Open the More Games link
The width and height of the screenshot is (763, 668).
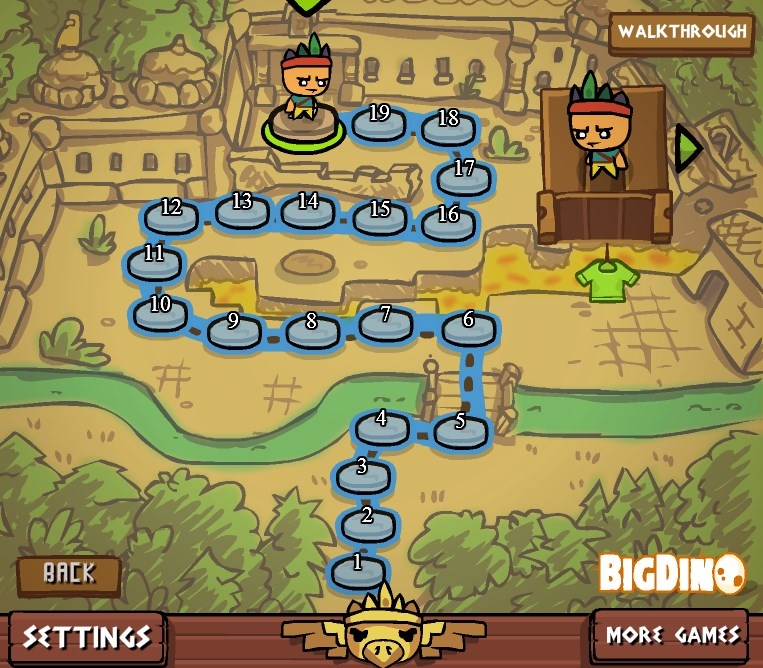click(671, 635)
